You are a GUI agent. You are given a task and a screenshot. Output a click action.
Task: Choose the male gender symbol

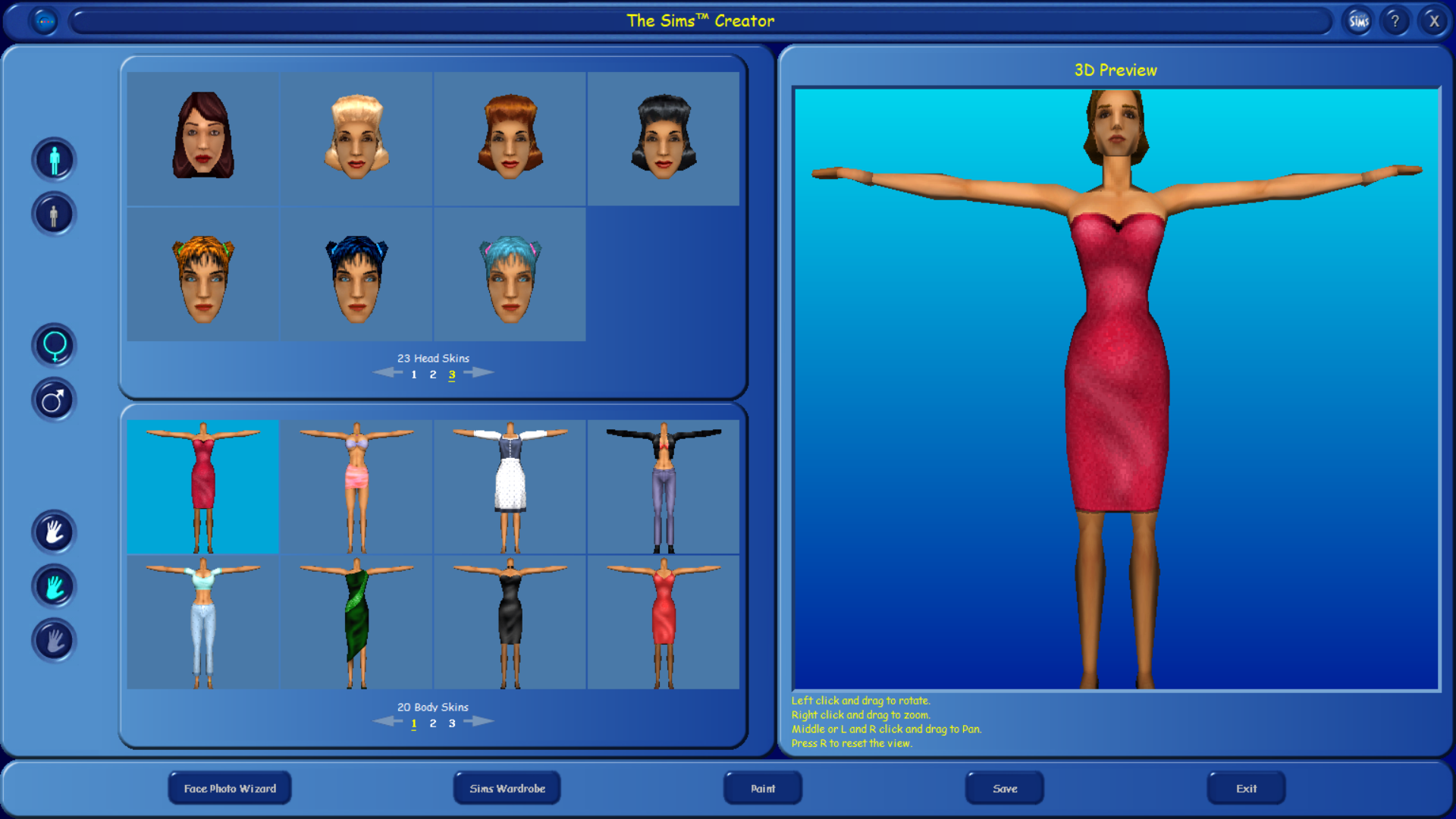tap(53, 400)
